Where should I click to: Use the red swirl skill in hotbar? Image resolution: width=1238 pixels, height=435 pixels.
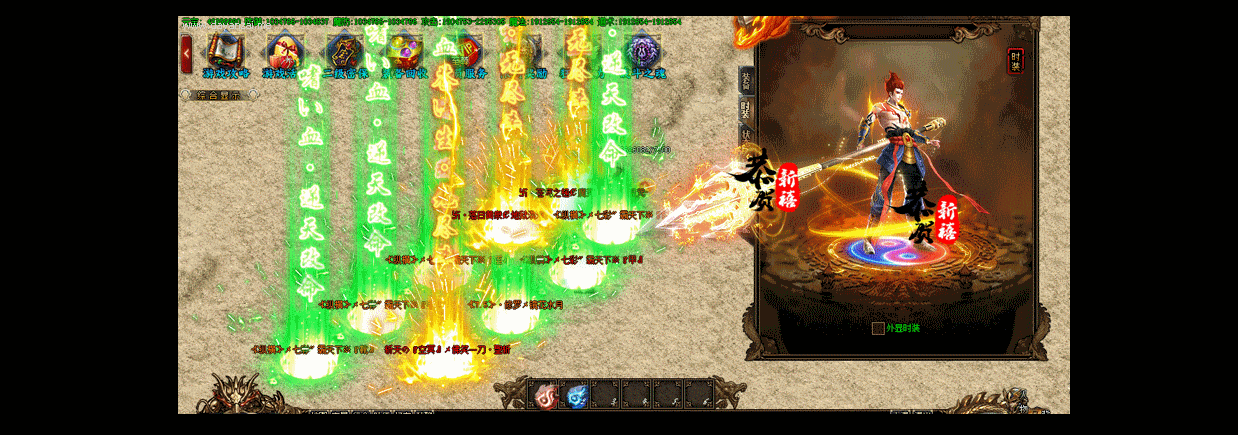click(544, 395)
